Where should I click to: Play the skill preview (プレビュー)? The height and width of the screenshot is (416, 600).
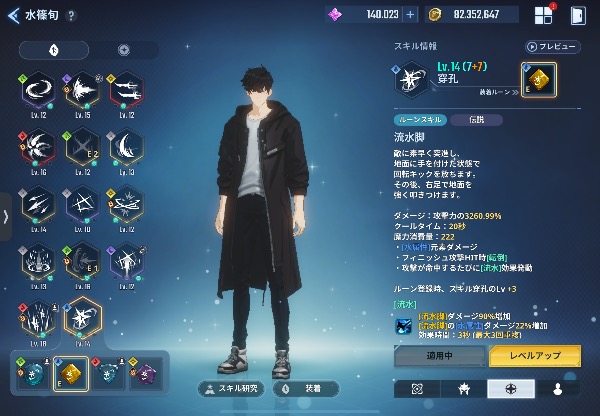(553, 46)
